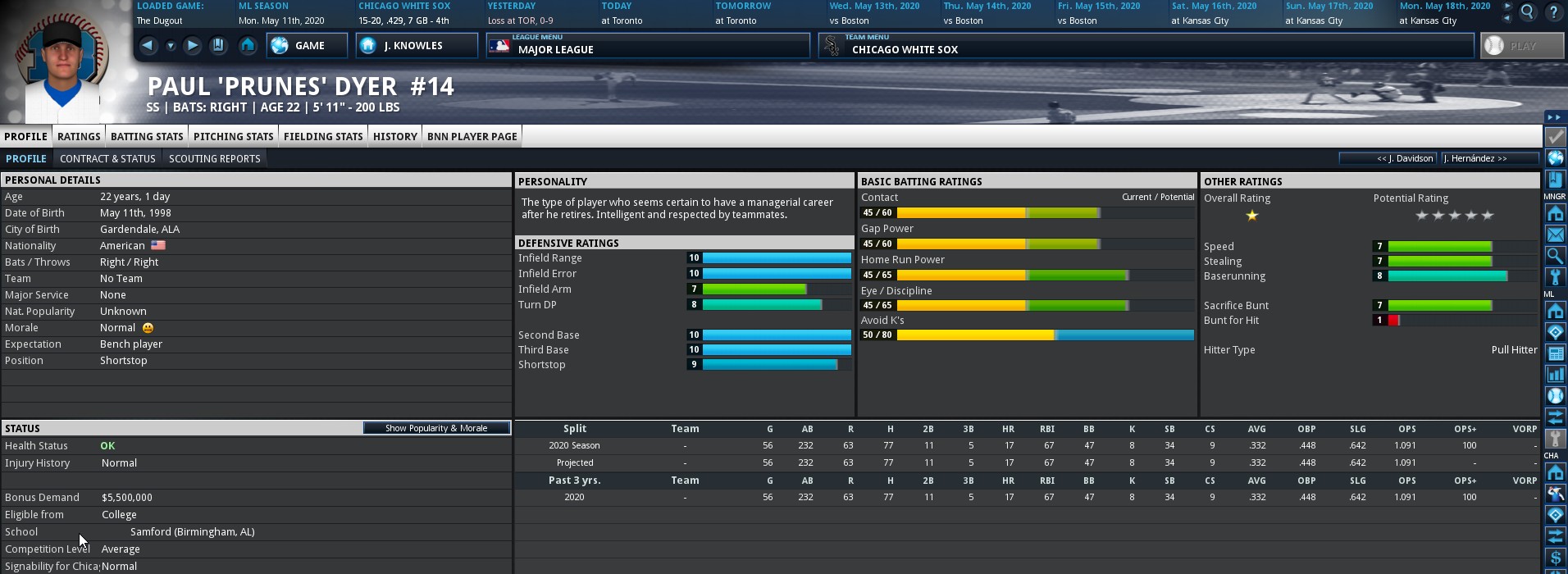The height and width of the screenshot is (574, 1568).
Task: Open Contract & Status subtab
Action: [107, 158]
